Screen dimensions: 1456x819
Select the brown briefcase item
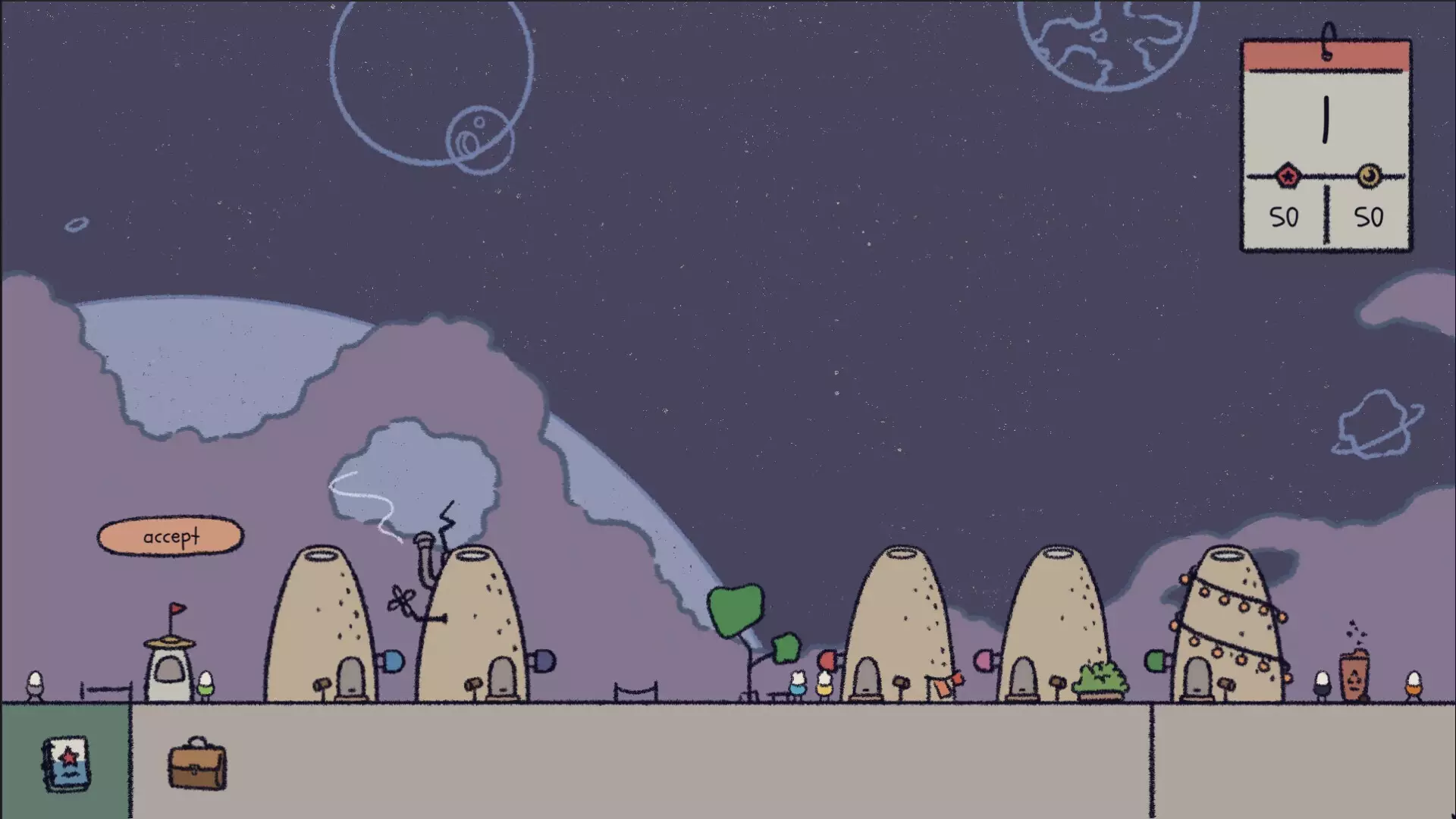click(197, 764)
